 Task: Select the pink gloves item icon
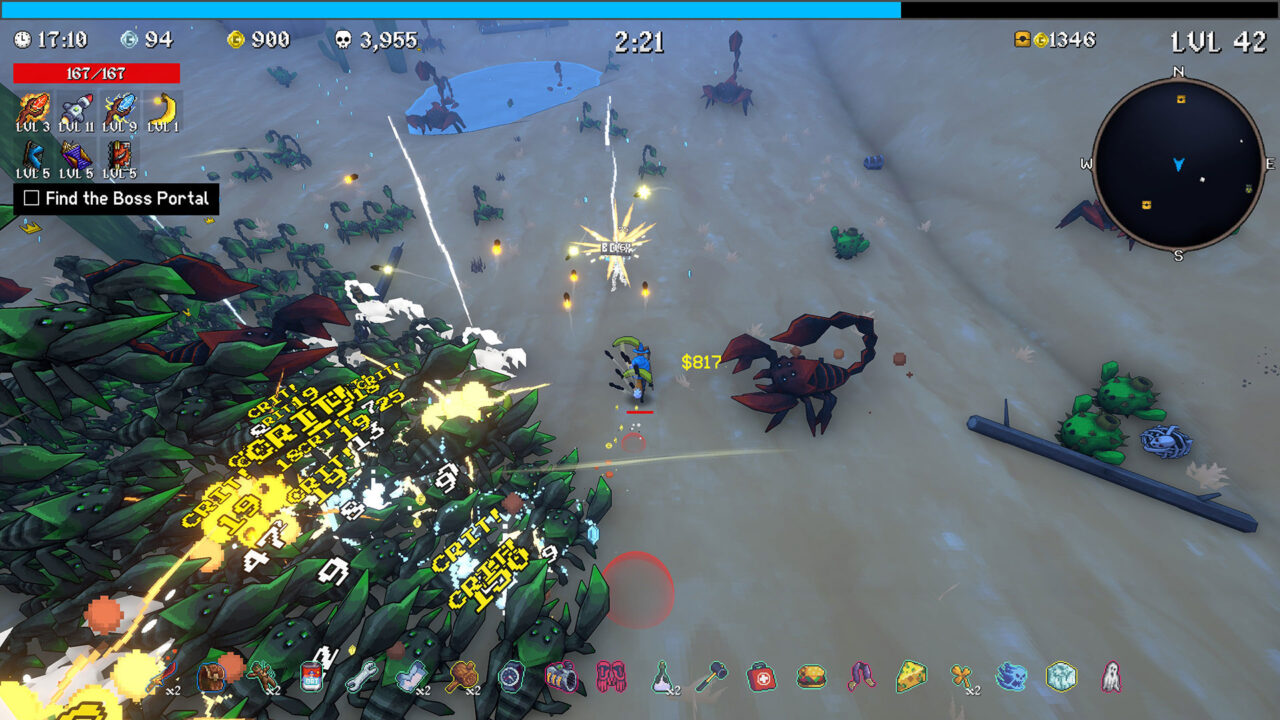611,677
